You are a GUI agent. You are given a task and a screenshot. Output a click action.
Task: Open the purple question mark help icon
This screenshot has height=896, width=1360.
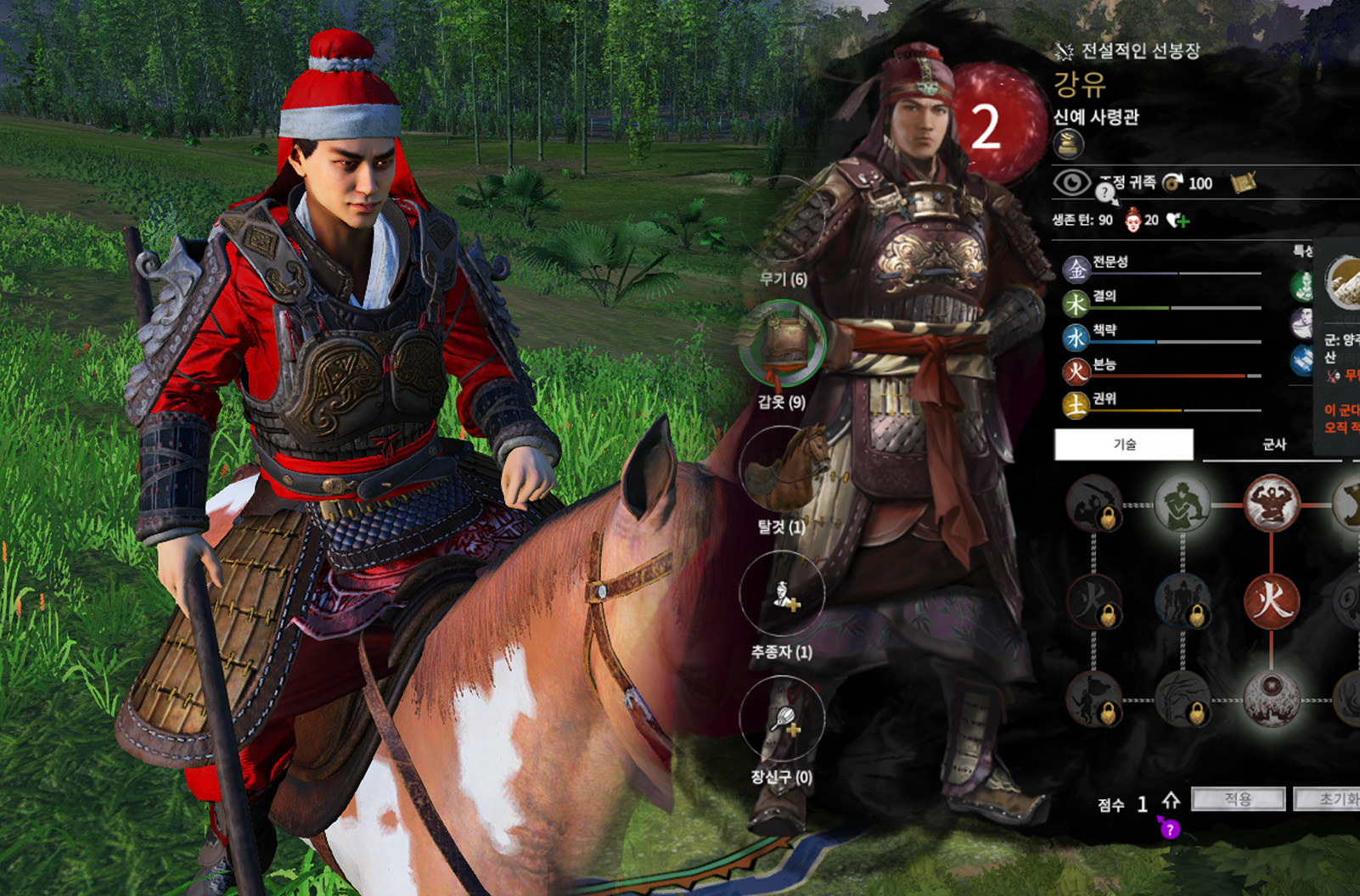1170,829
